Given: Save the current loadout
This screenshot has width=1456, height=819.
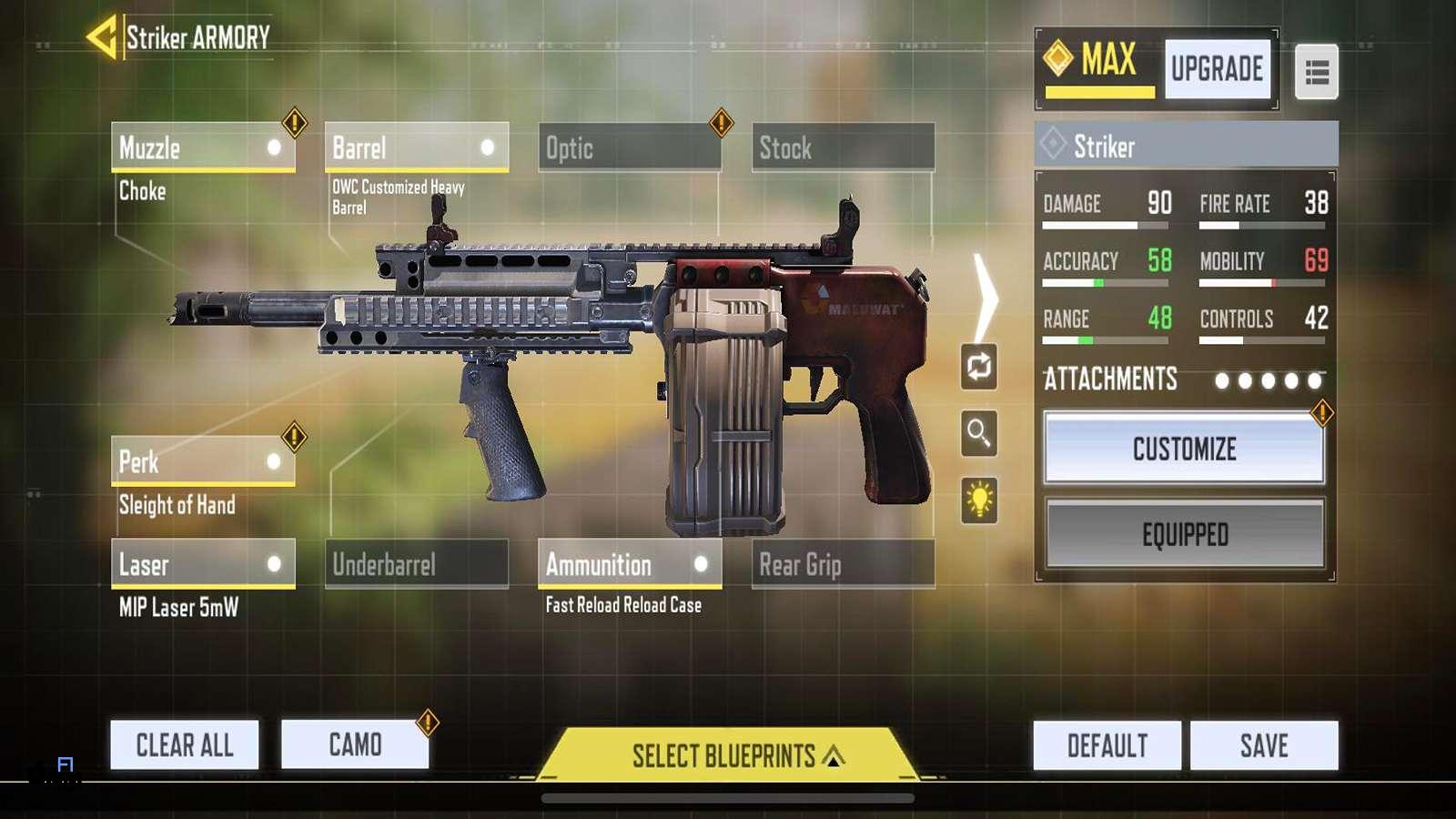Looking at the screenshot, I should pos(1264,746).
